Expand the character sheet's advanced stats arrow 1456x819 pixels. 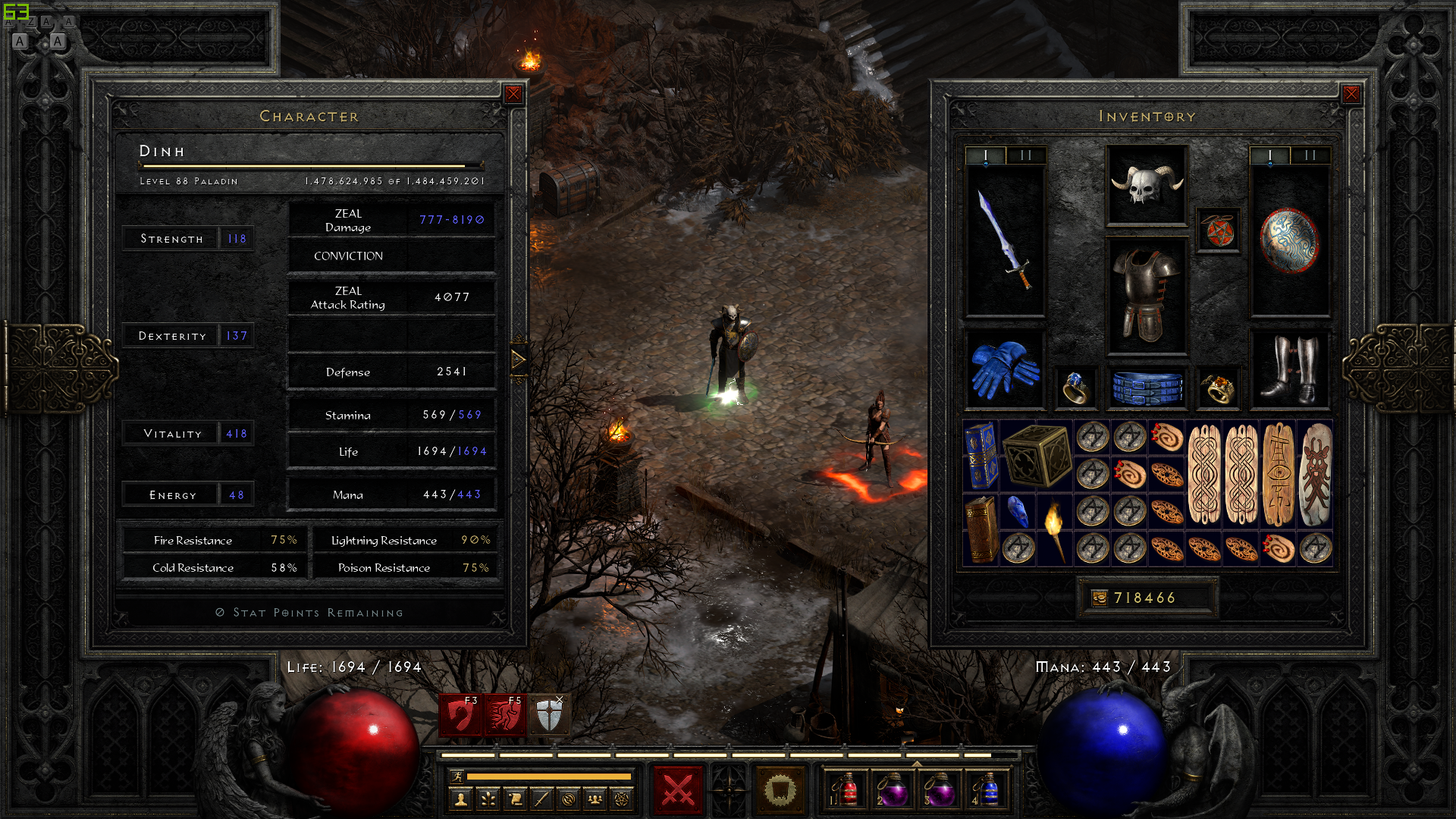tap(519, 359)
